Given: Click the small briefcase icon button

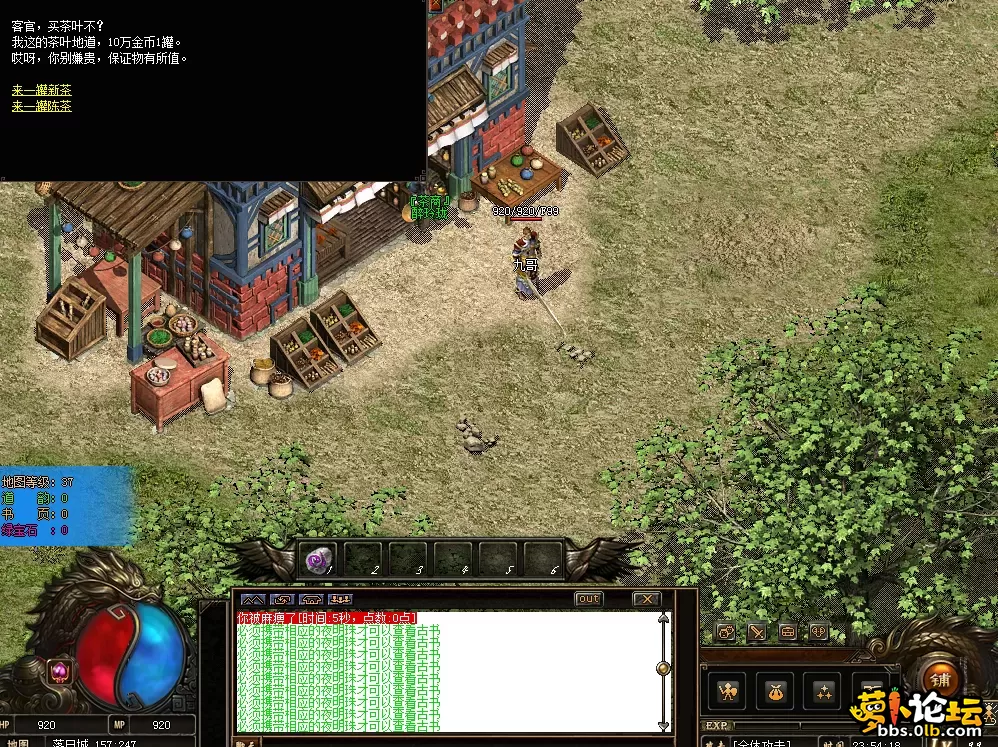Looking at the screenshot, I should tap(788, 632).
